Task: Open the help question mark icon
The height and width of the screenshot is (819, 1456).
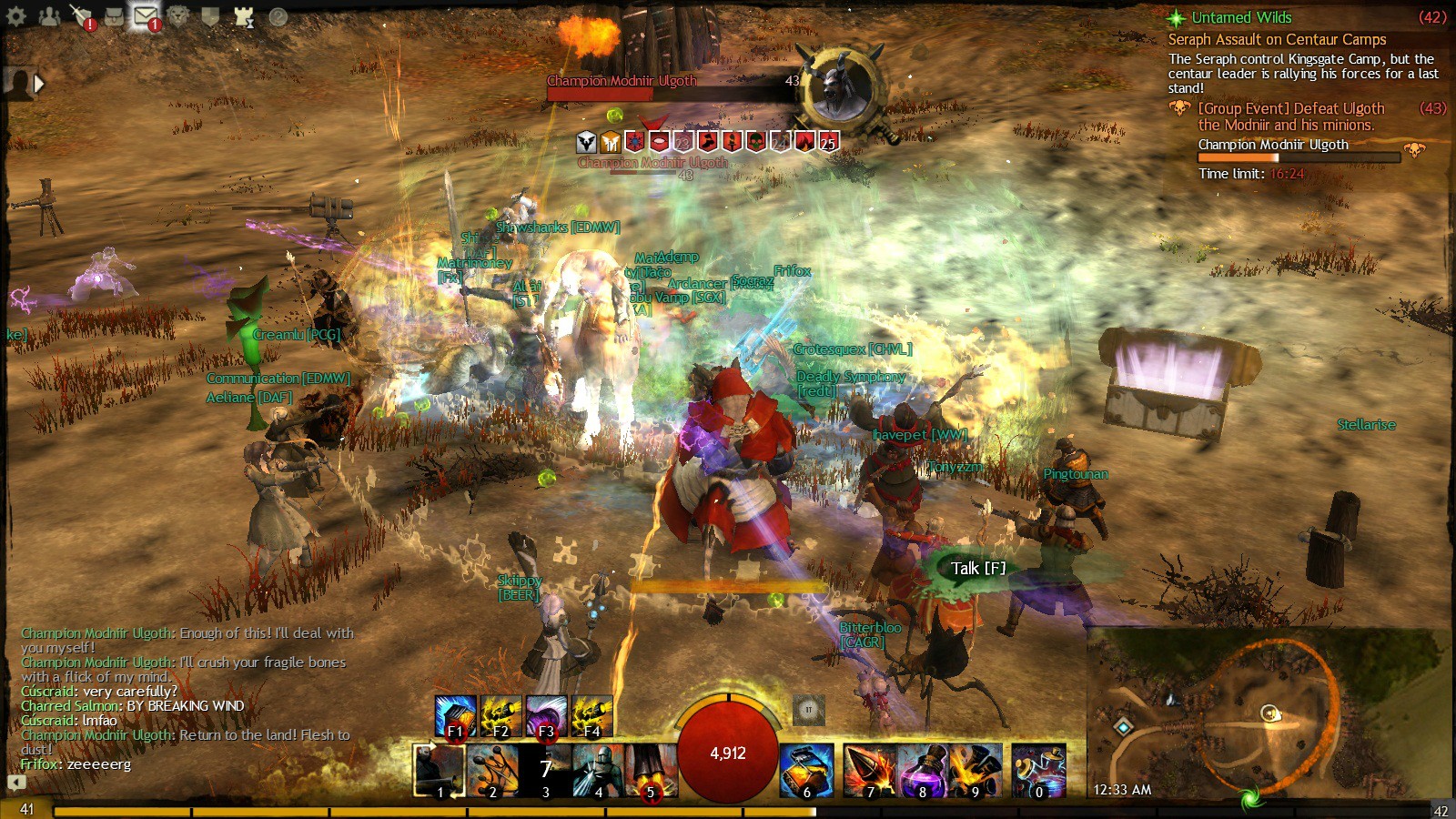Action: (x=278, y=16)
